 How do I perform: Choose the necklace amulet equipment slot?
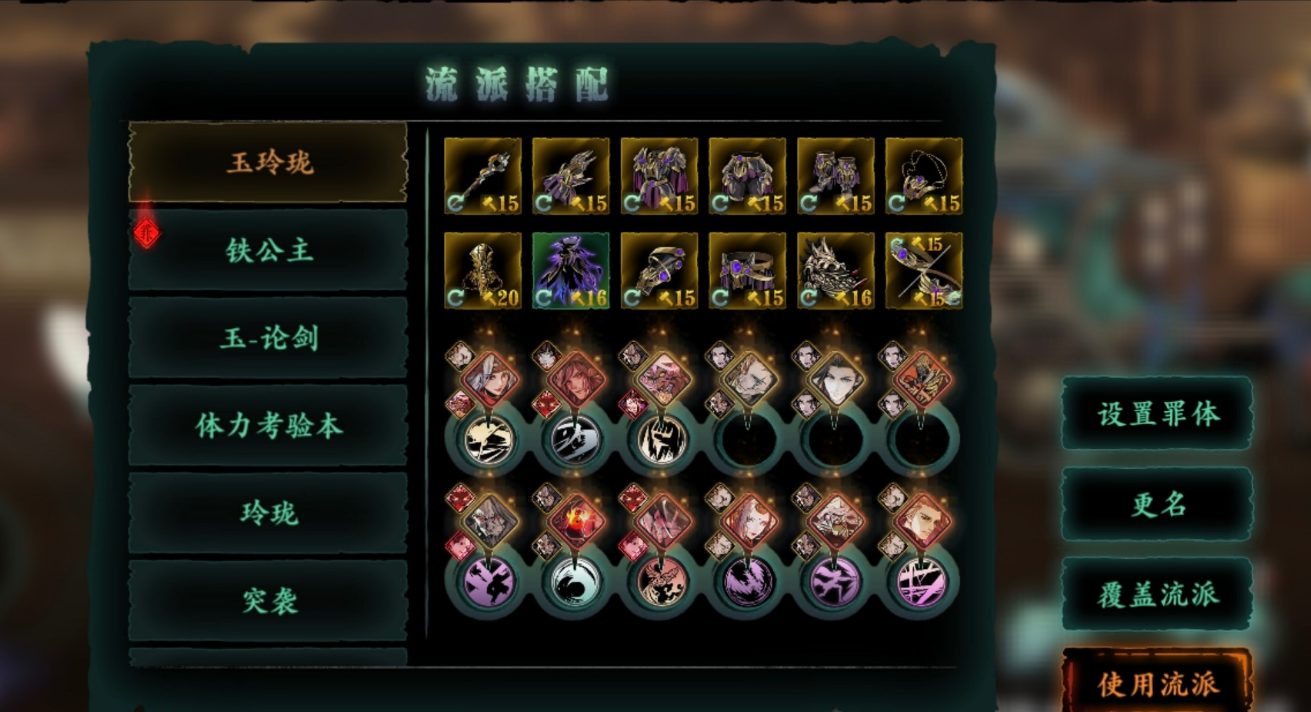924,176
